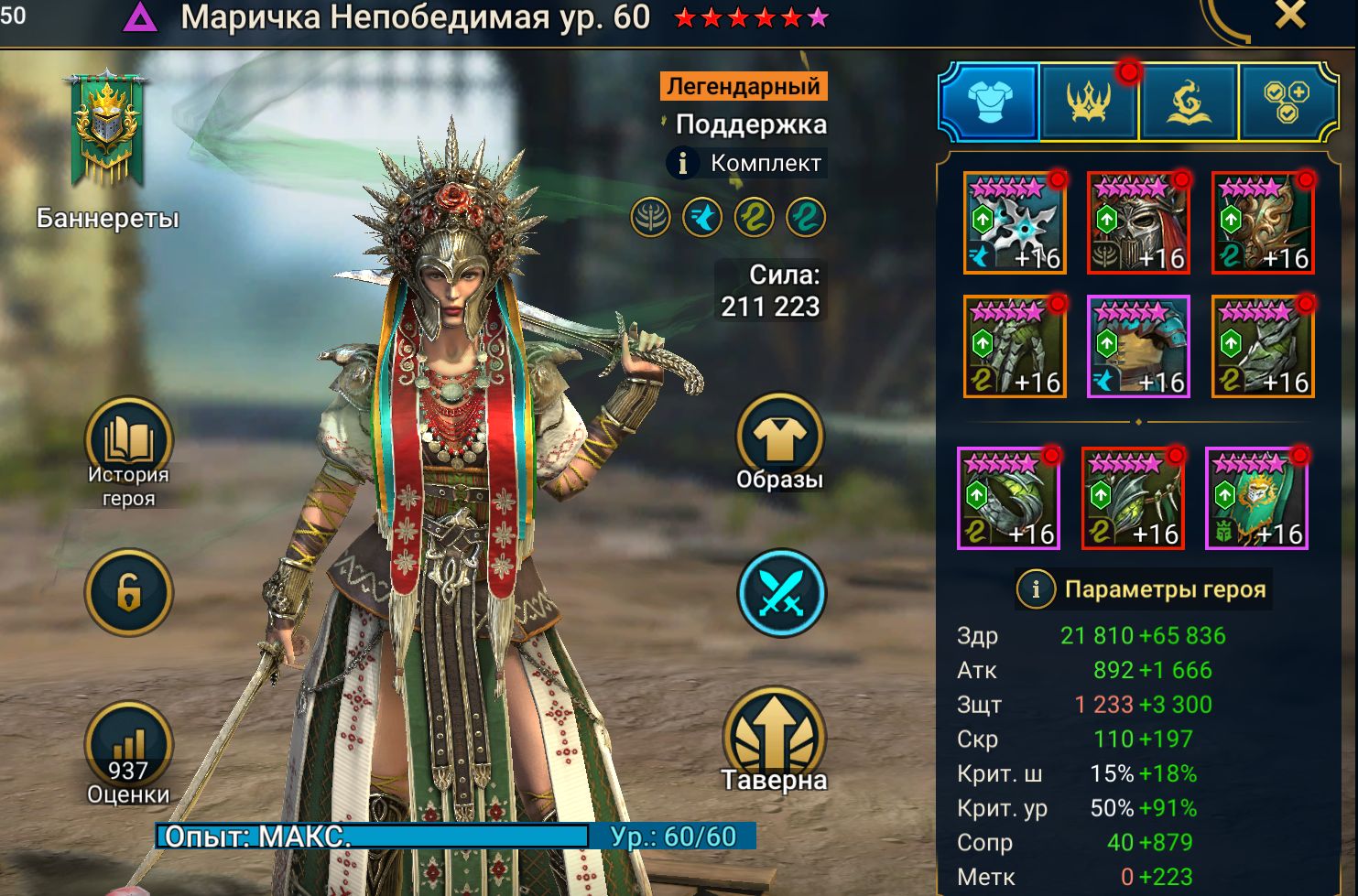This screenshot has width=1358, height=896.
Task: Select the green banner accessory slot
Action: click(1256, 499)
